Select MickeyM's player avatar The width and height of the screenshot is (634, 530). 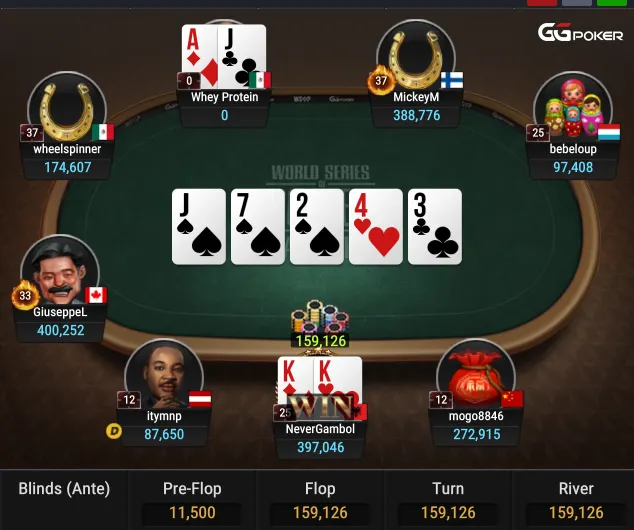pyautogui.click(x=417, y=58)
